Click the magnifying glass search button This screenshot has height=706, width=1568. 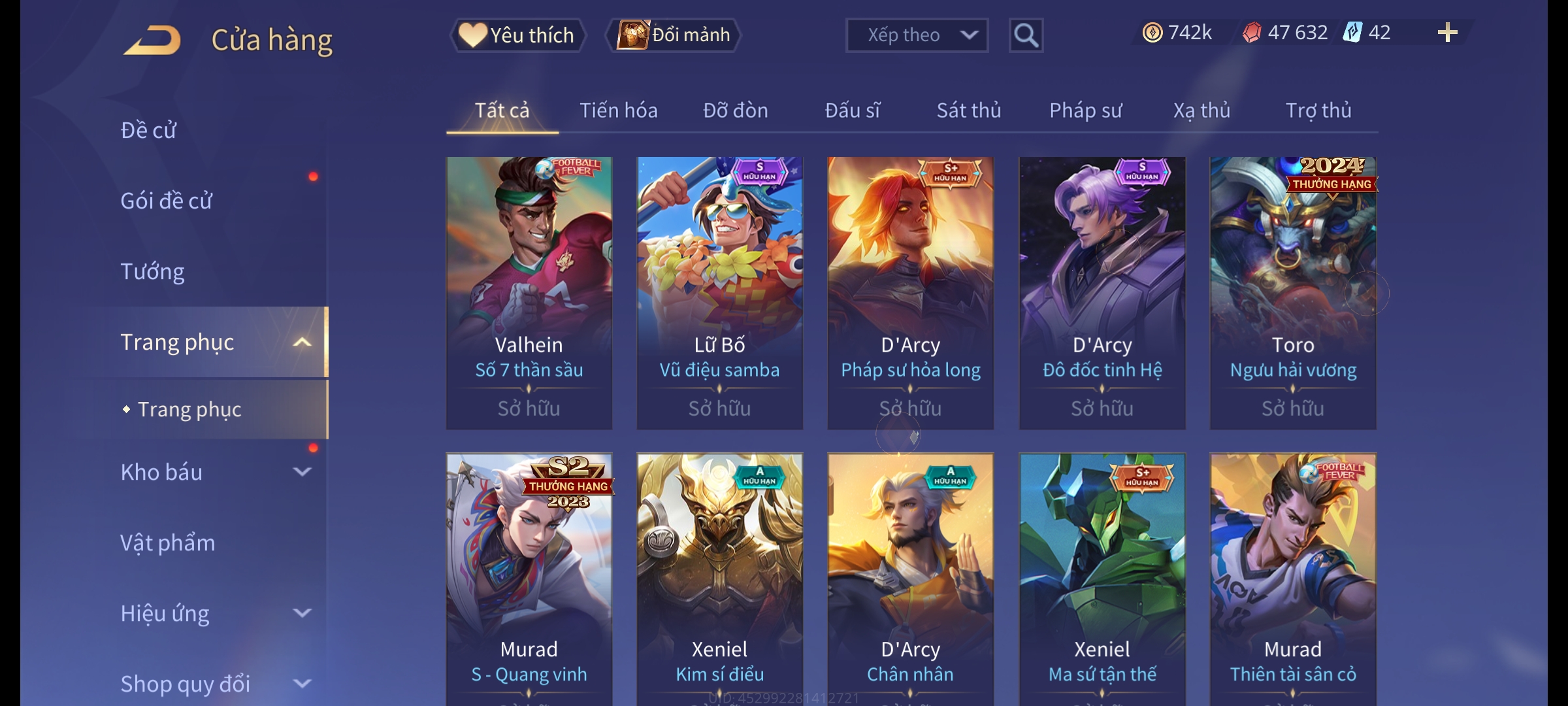1026,35
